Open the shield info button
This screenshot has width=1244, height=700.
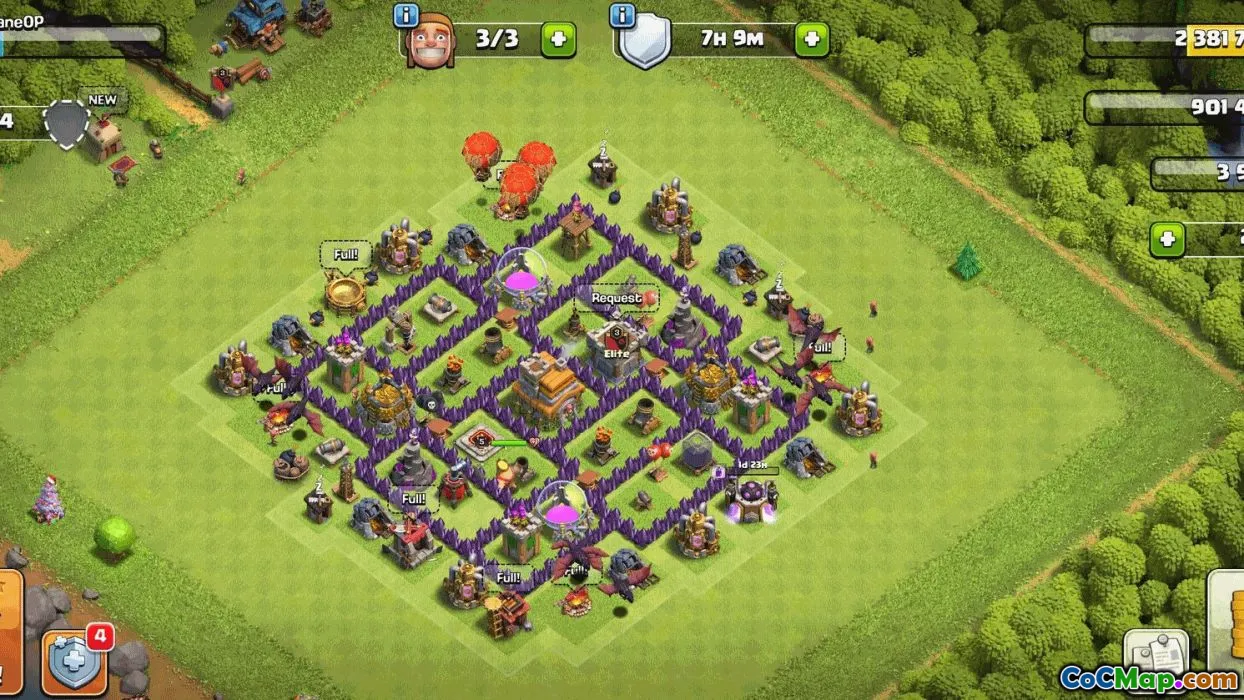[623, 17]
